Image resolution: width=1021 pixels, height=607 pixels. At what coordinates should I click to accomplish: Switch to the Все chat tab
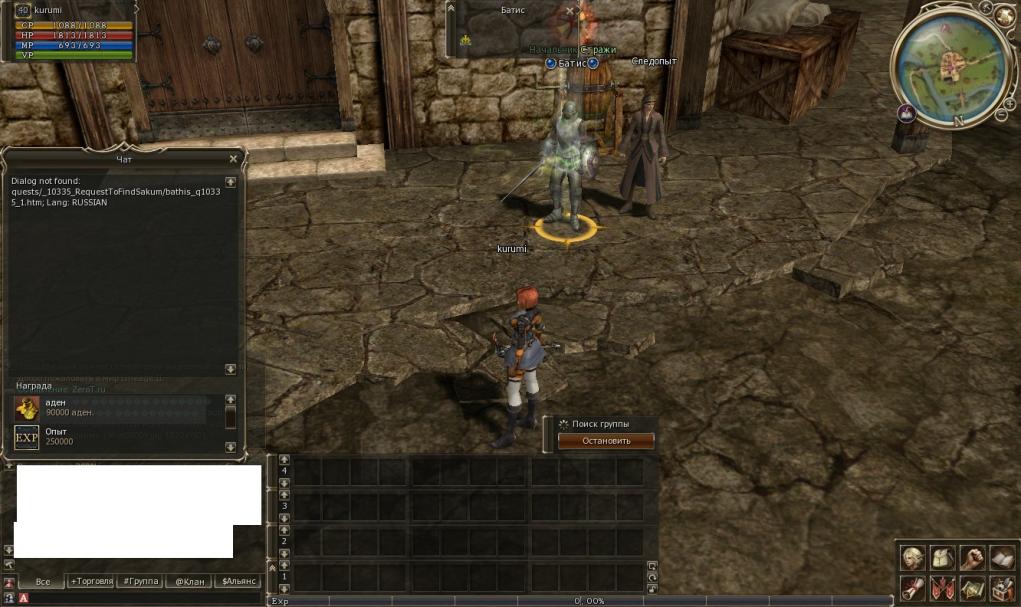[42, 581]
